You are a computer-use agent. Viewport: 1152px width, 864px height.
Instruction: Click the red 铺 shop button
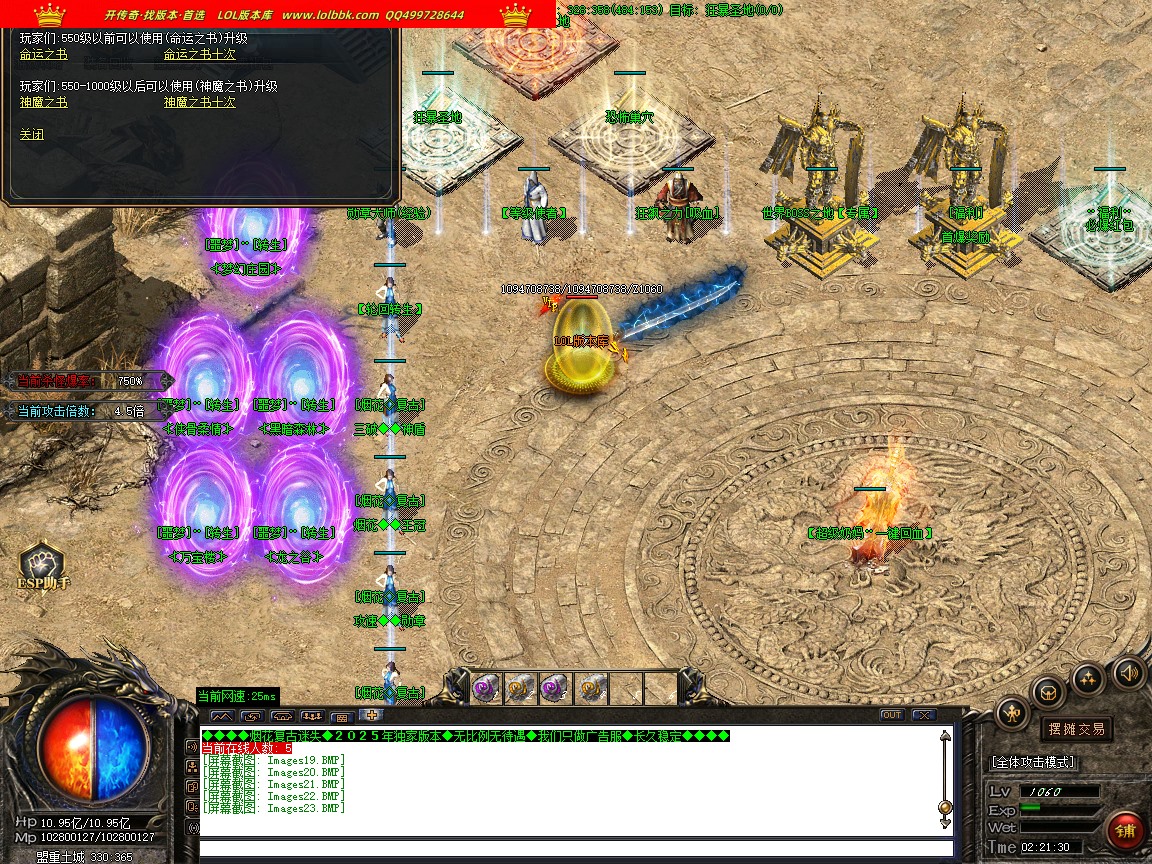click(1126, 831)
